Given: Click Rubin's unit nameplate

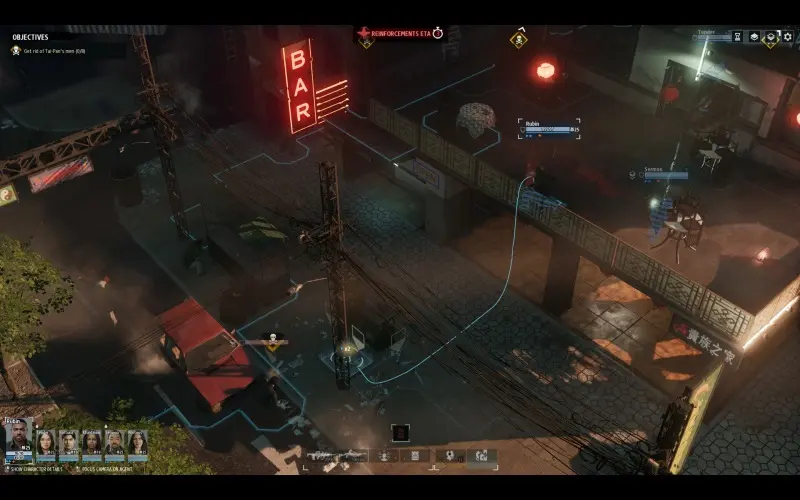Looking at the screenshot, I should 549,126.
